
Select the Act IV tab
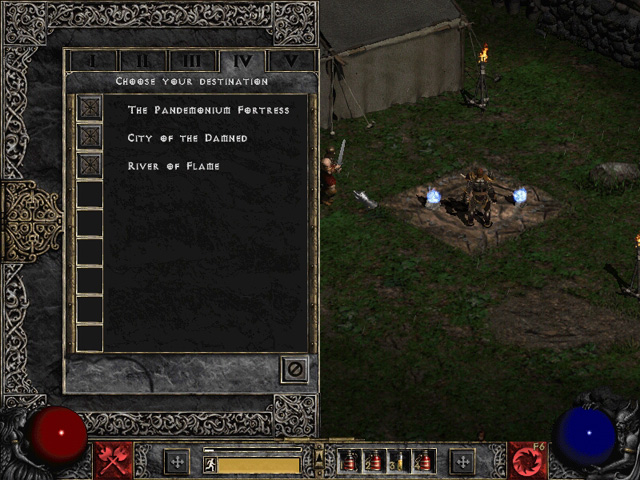pyautogui.click(x=241, y=61)
